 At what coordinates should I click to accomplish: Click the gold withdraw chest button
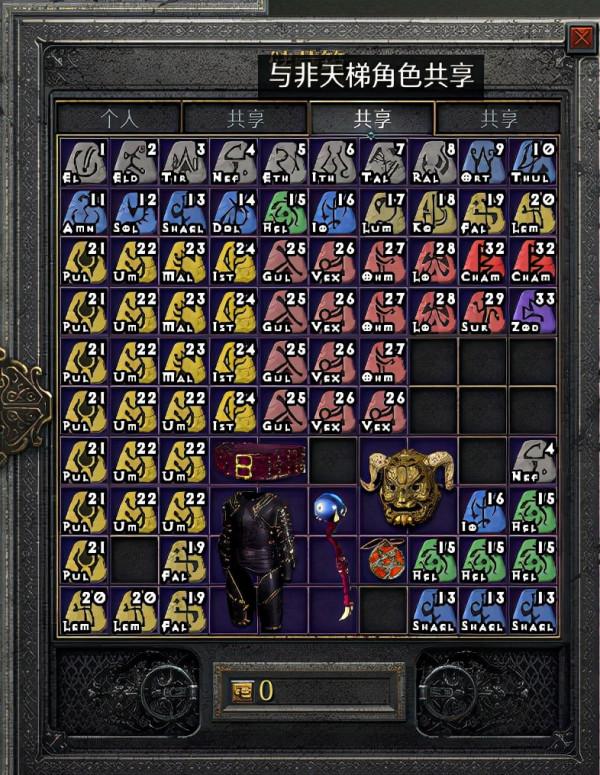click(x=241, y=689)
